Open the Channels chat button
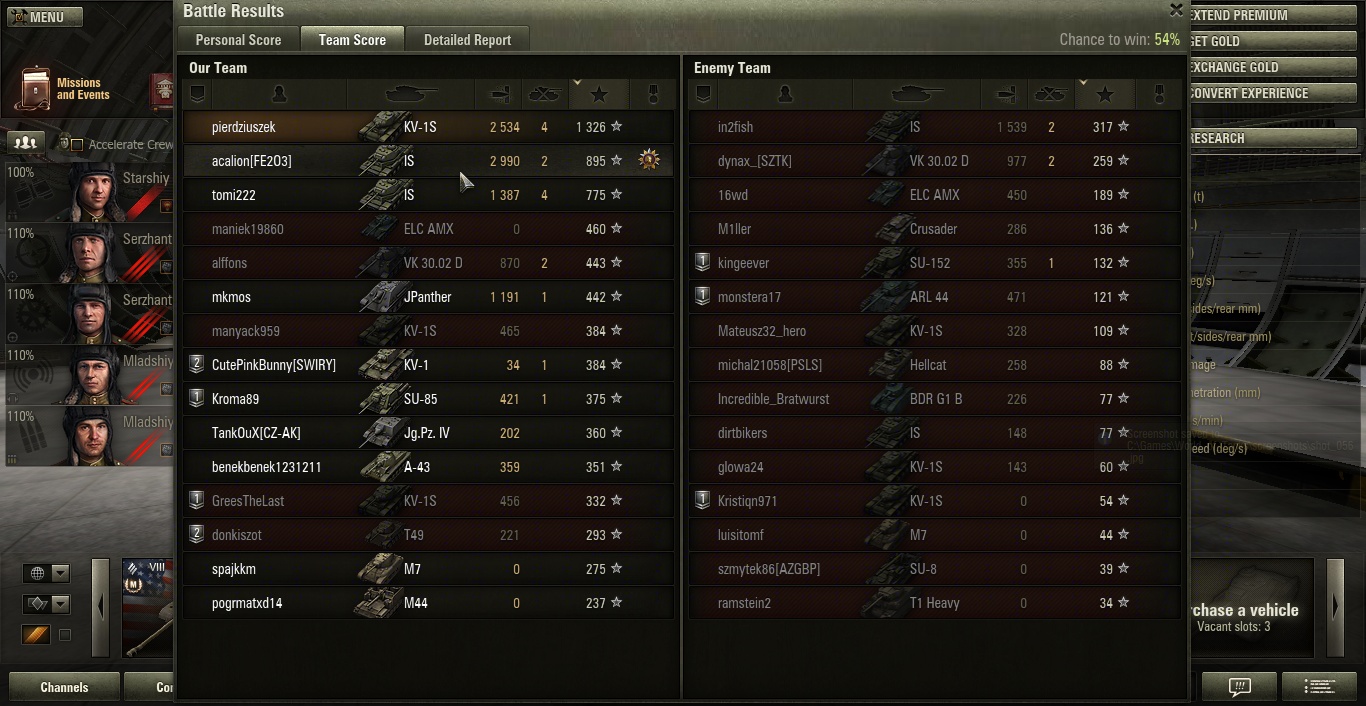 pos(64,687)
